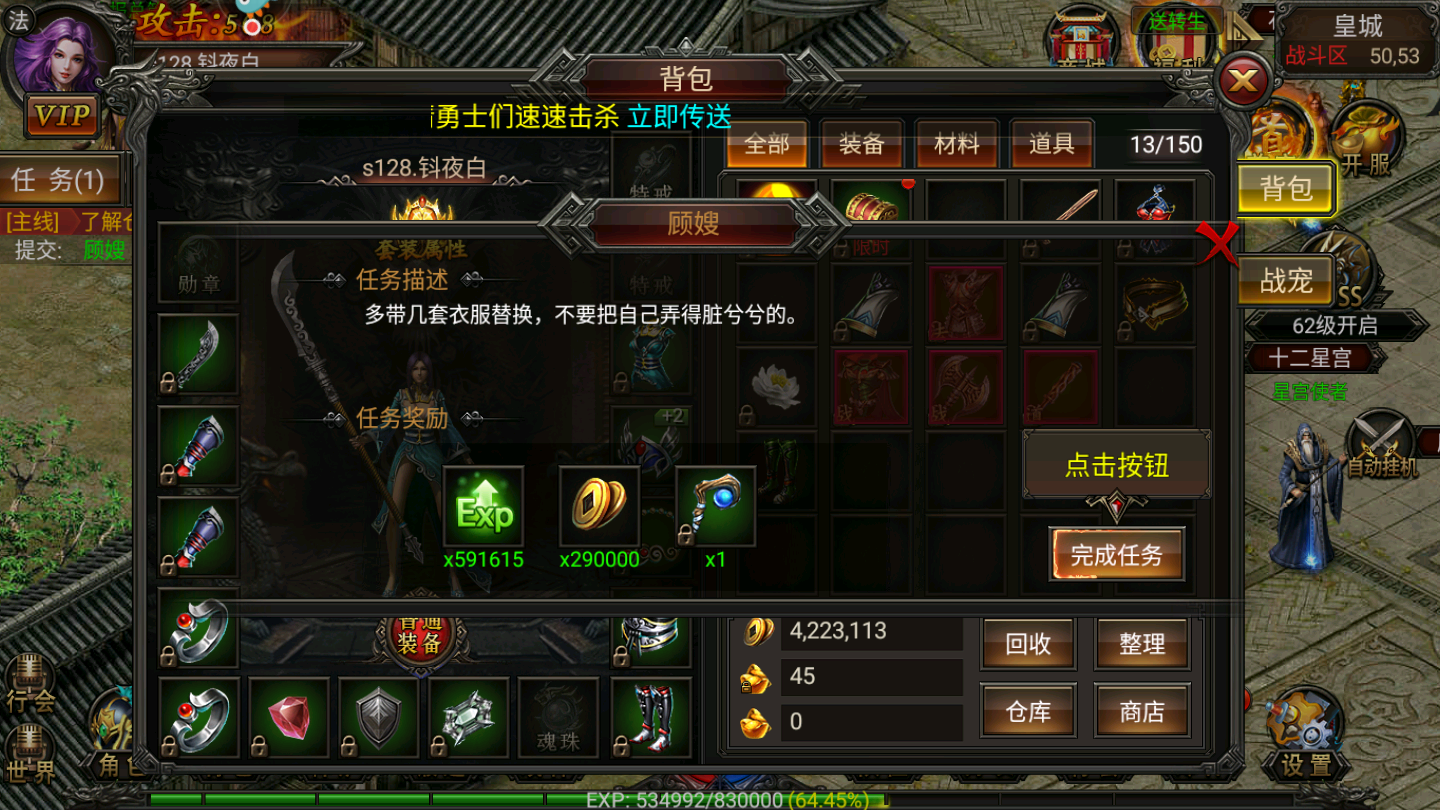Click the EXP progress bar at bottom
The height and width of the screenshot is (810, 1440).
pos(720,800)
